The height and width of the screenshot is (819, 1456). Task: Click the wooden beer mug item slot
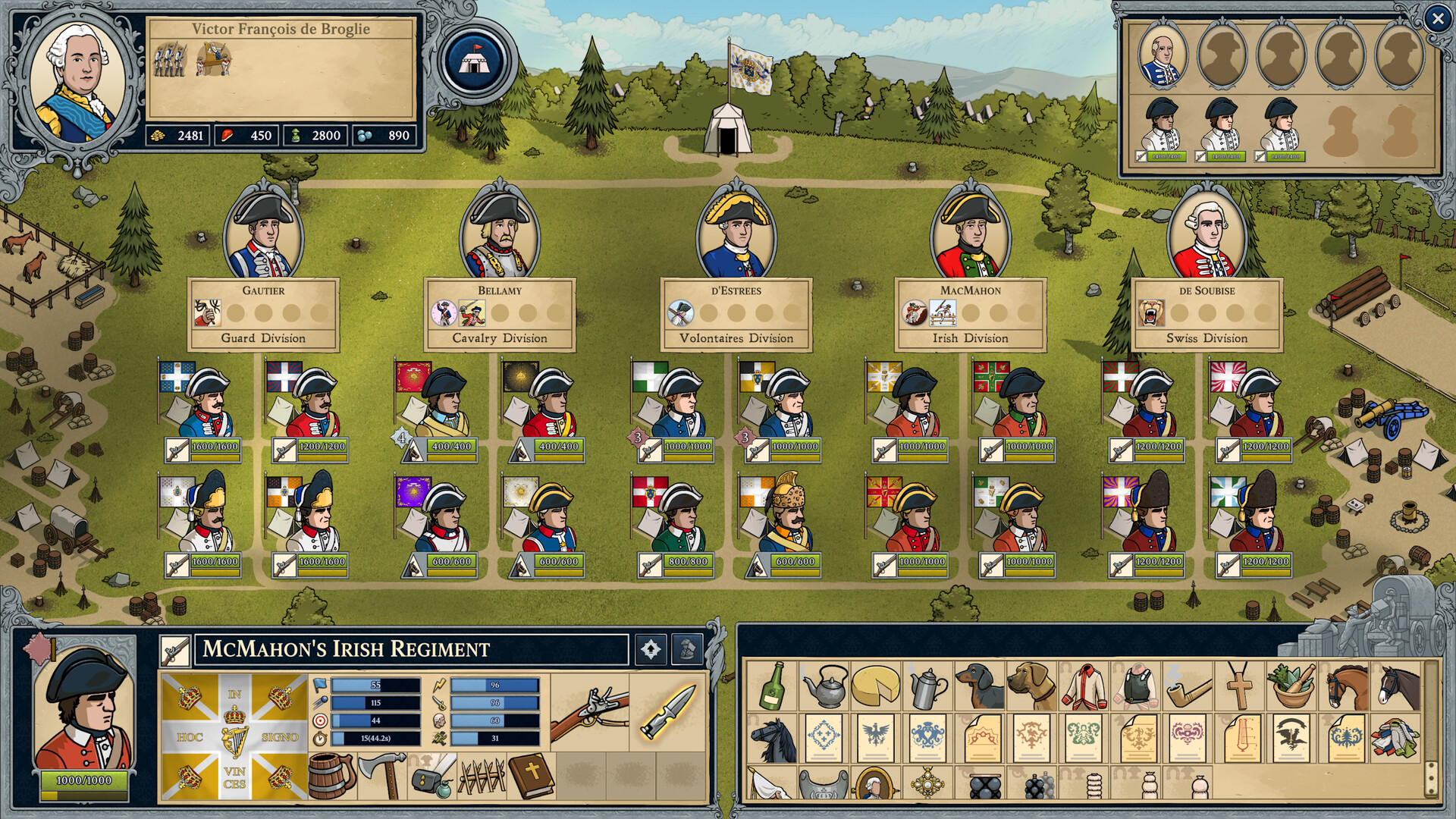click(332, 775)
